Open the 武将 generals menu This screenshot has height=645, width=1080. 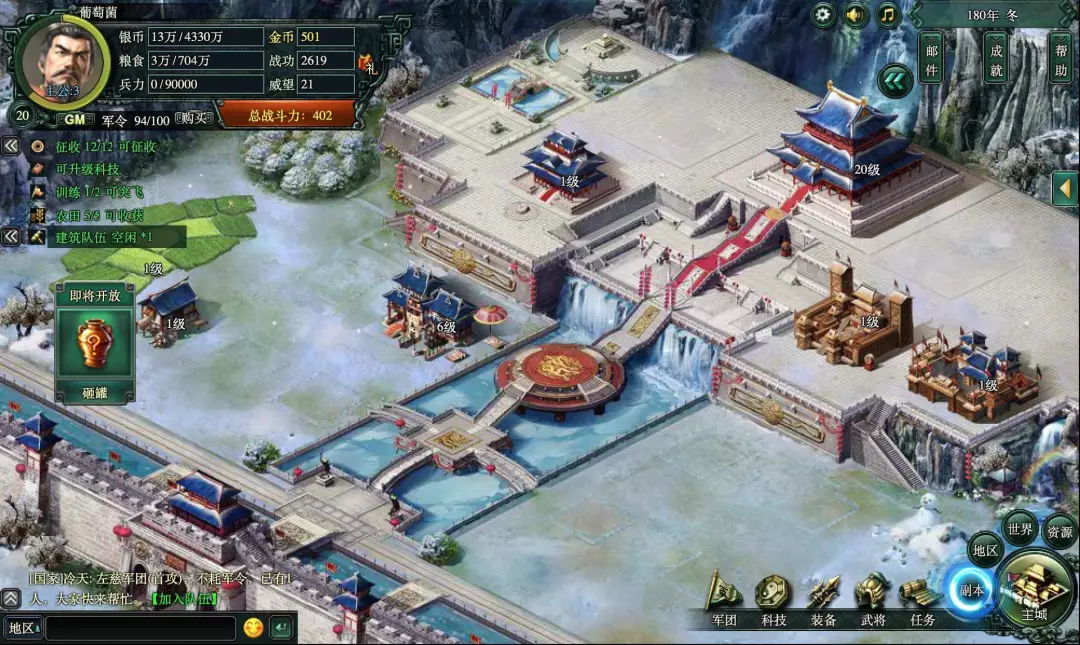coord(872,601)
